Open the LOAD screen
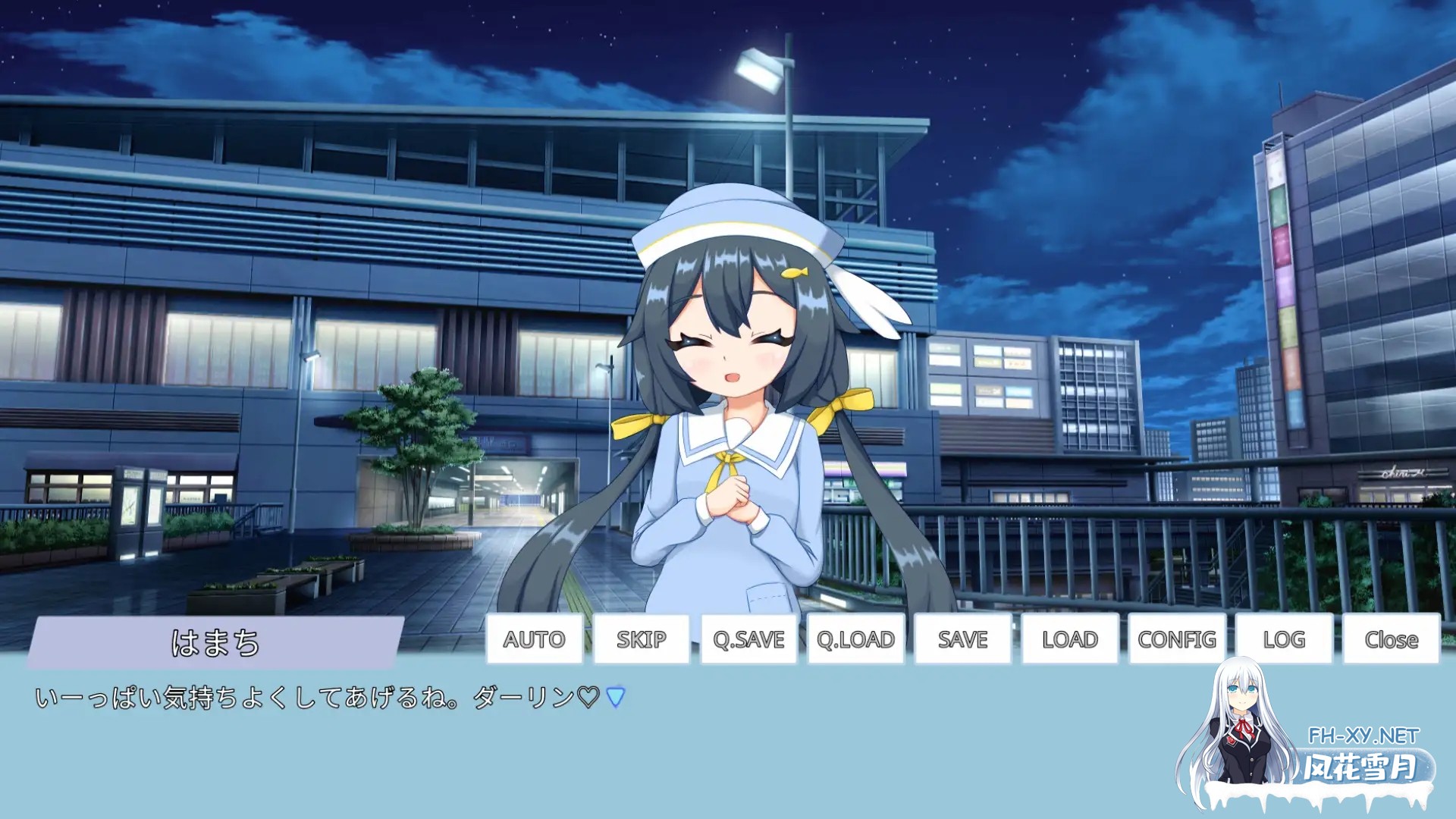 tap(1068, 639)
